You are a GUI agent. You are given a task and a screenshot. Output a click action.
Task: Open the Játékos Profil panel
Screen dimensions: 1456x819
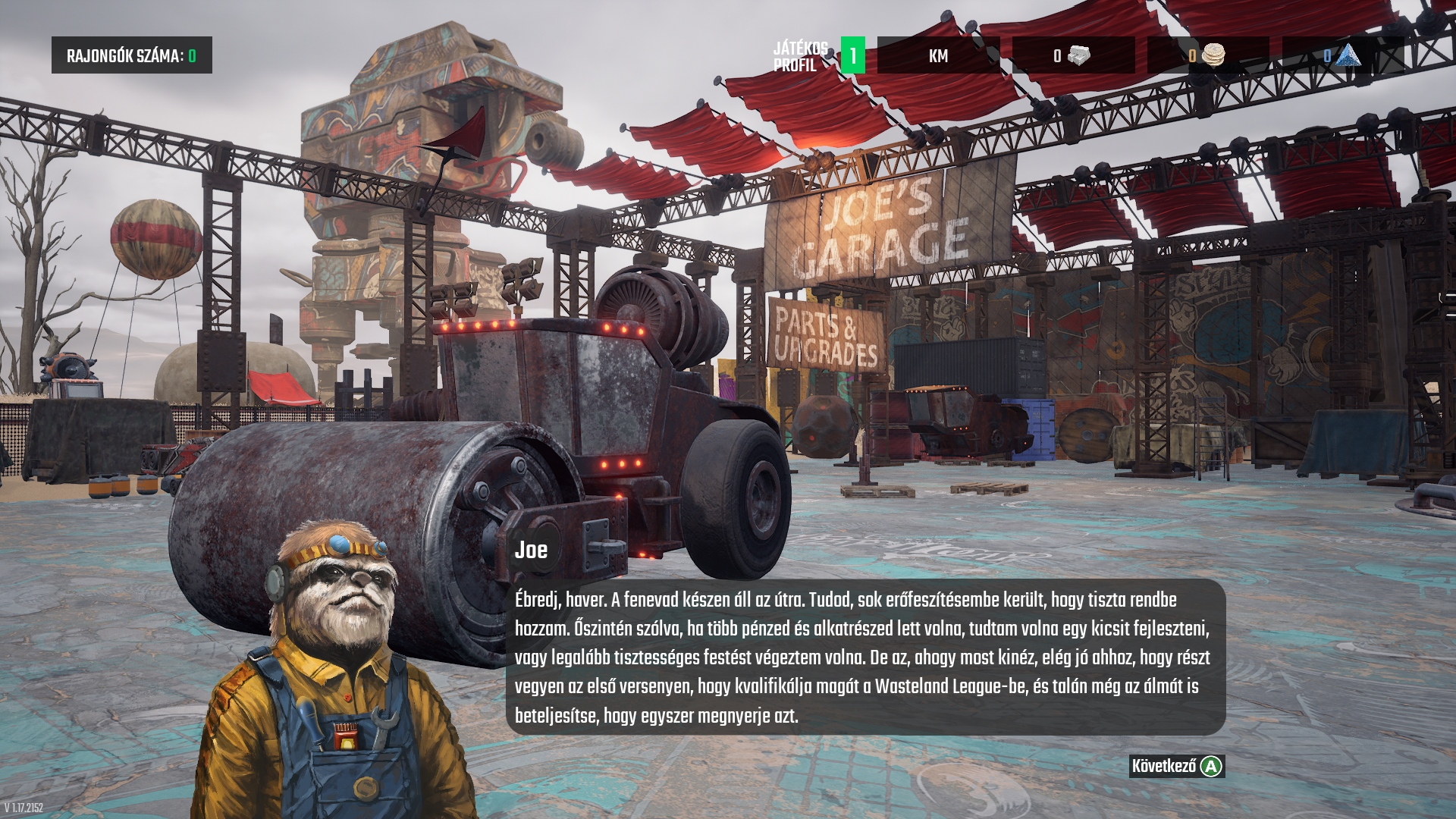click(817, 56)
